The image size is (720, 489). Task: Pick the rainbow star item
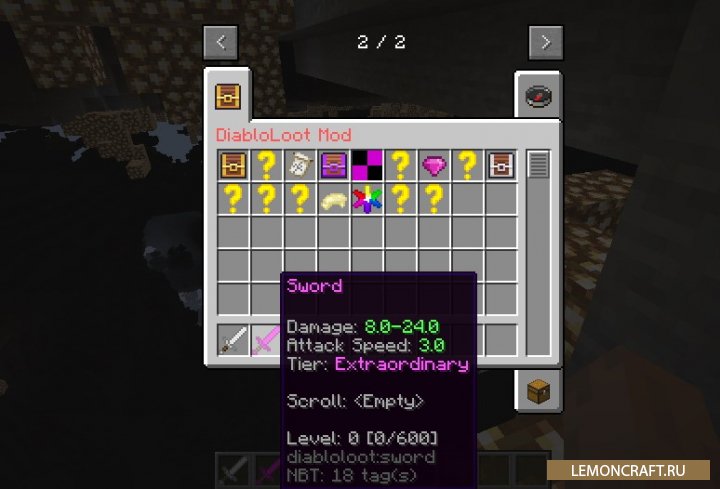[366, 199]
